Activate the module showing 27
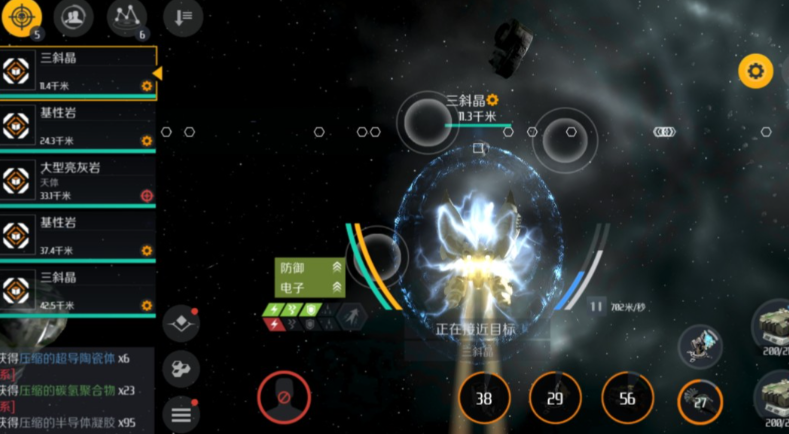The width and height of the screenshot is (789, 434). pyautogui.click(x=700, y=401)
